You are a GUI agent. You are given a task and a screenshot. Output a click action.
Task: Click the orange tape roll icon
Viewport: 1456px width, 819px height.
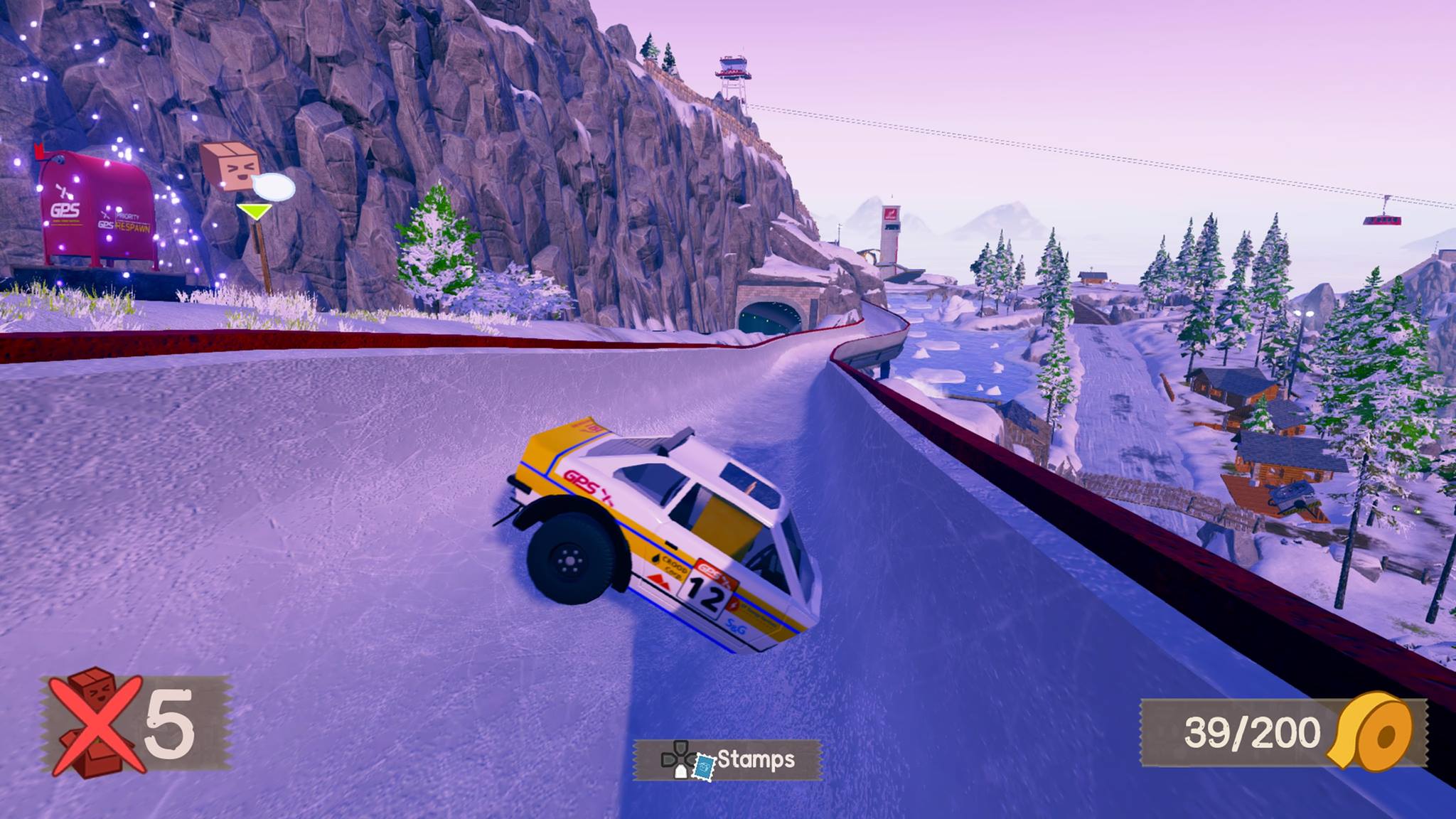coord(1374,732)
